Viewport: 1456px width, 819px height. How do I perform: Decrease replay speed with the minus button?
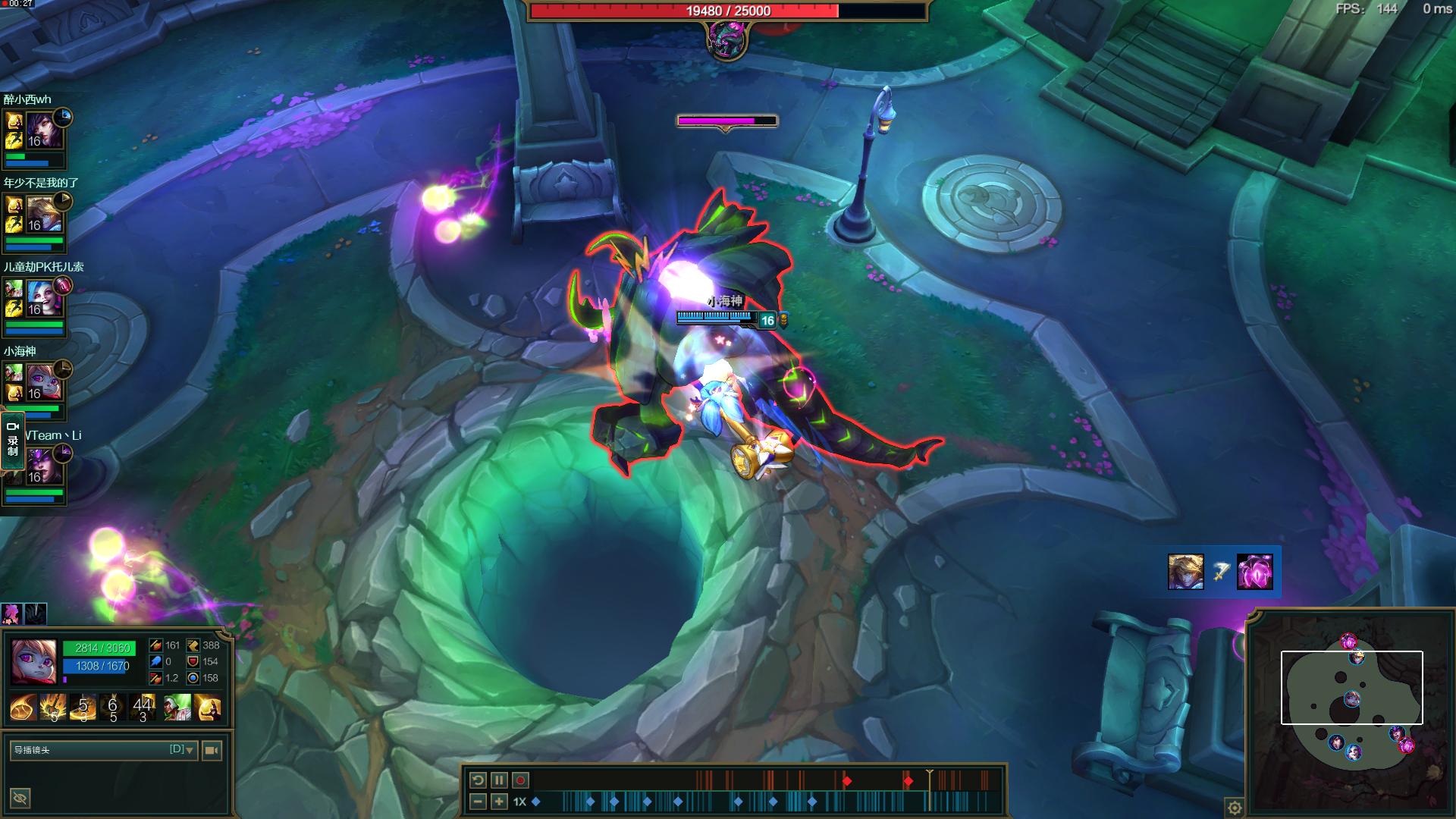(478, 802)
